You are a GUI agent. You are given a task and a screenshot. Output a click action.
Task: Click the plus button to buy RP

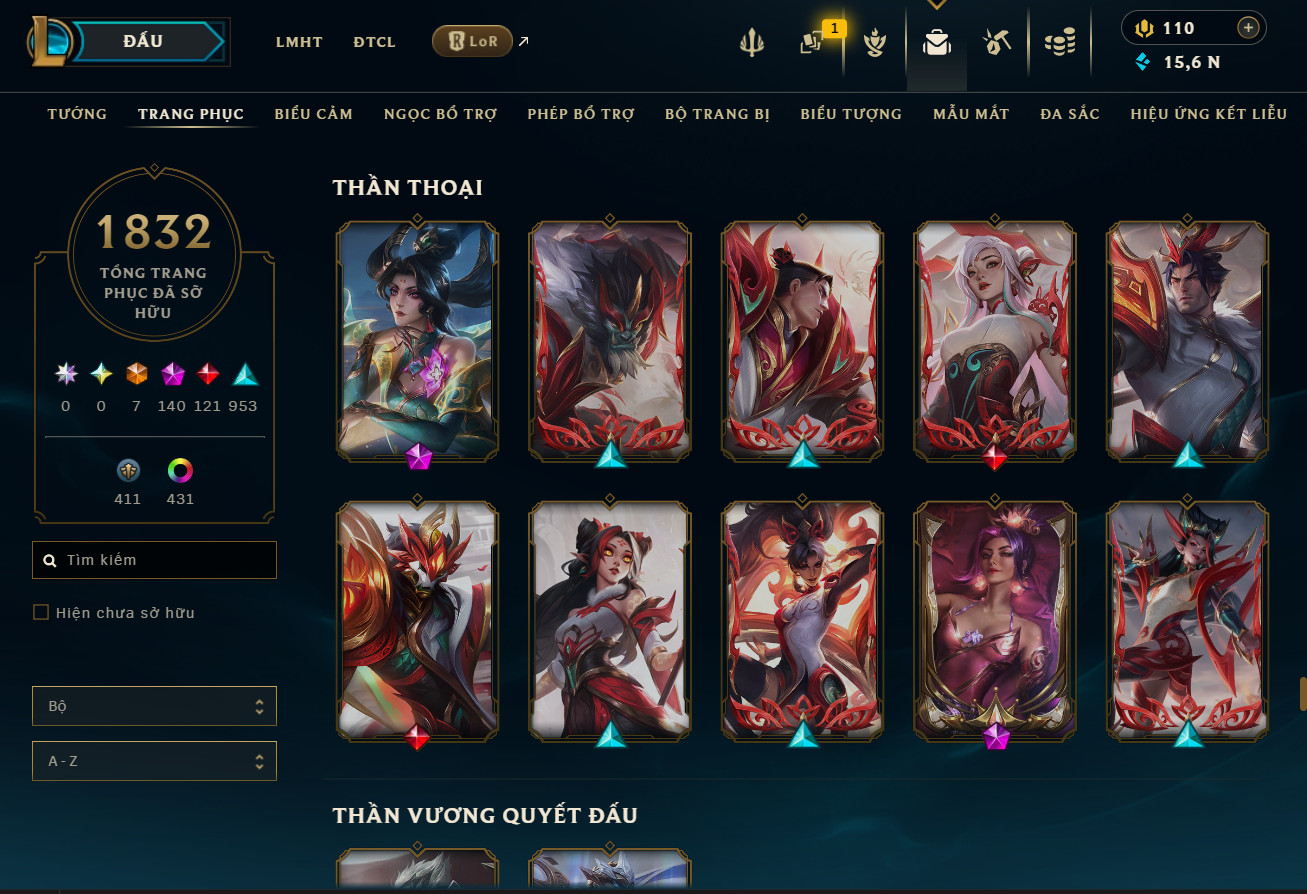[1247, 28]
